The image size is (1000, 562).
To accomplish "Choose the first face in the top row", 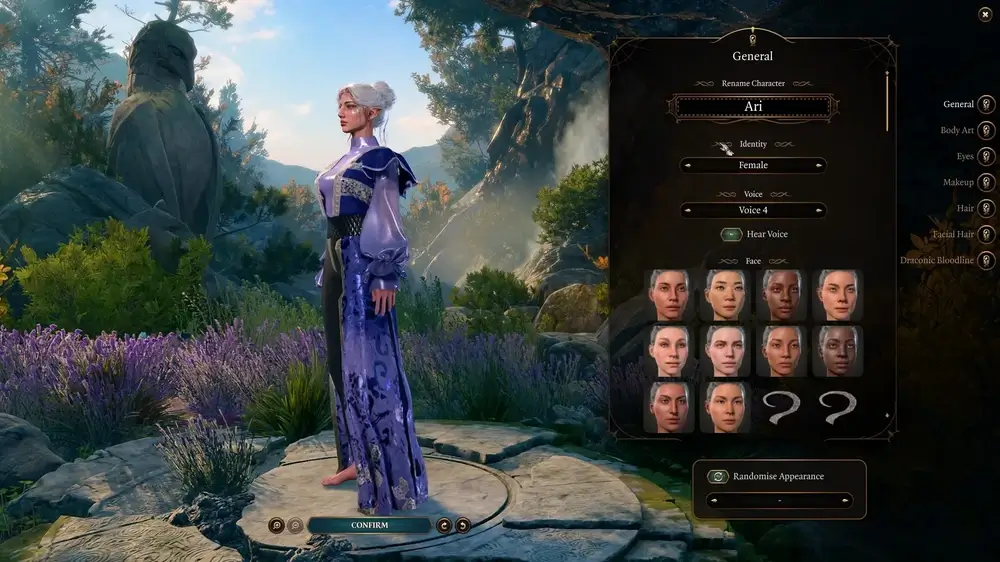I will click(669, 295).
